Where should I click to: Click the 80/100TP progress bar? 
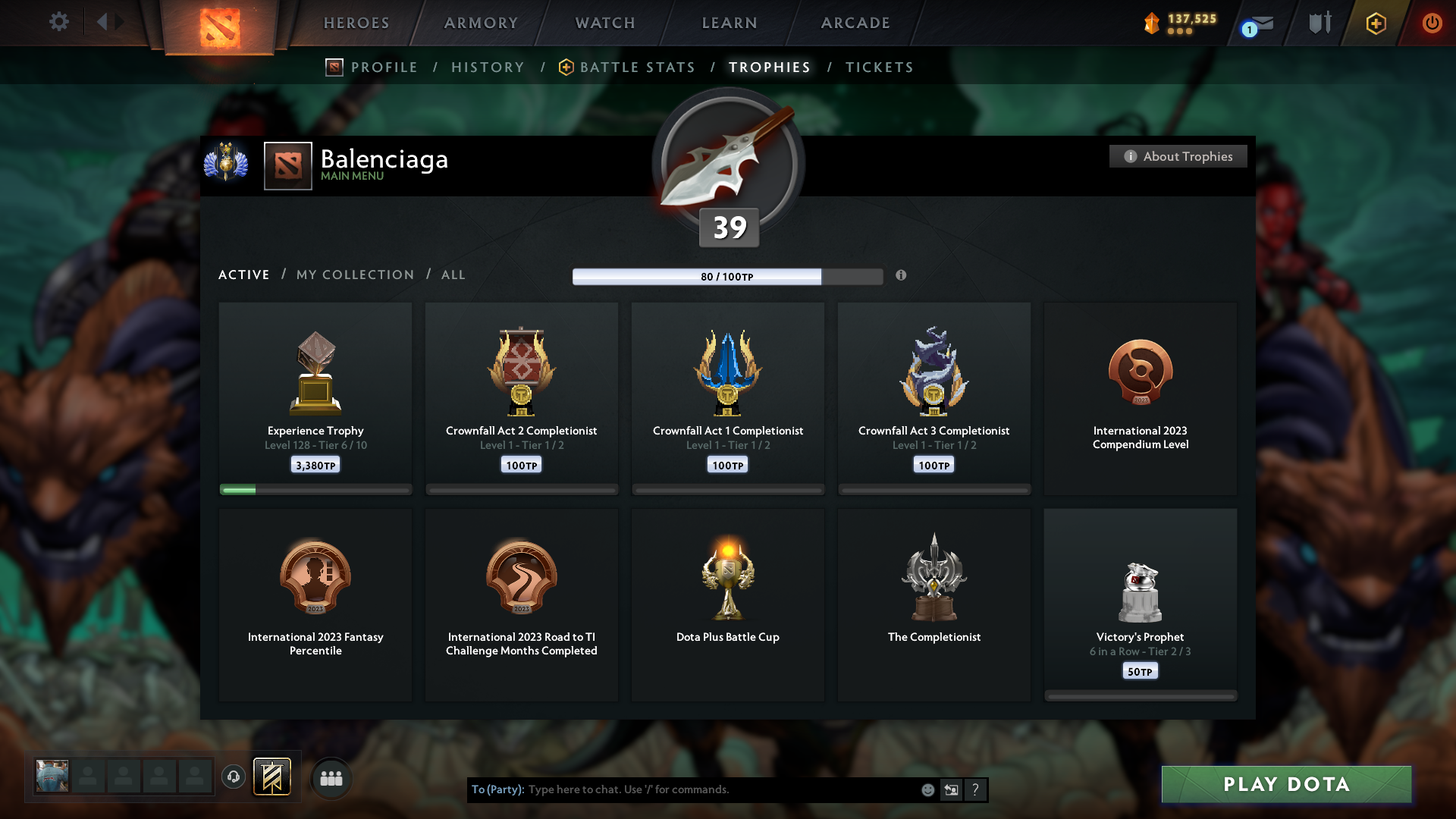click(x=728, y=276)
